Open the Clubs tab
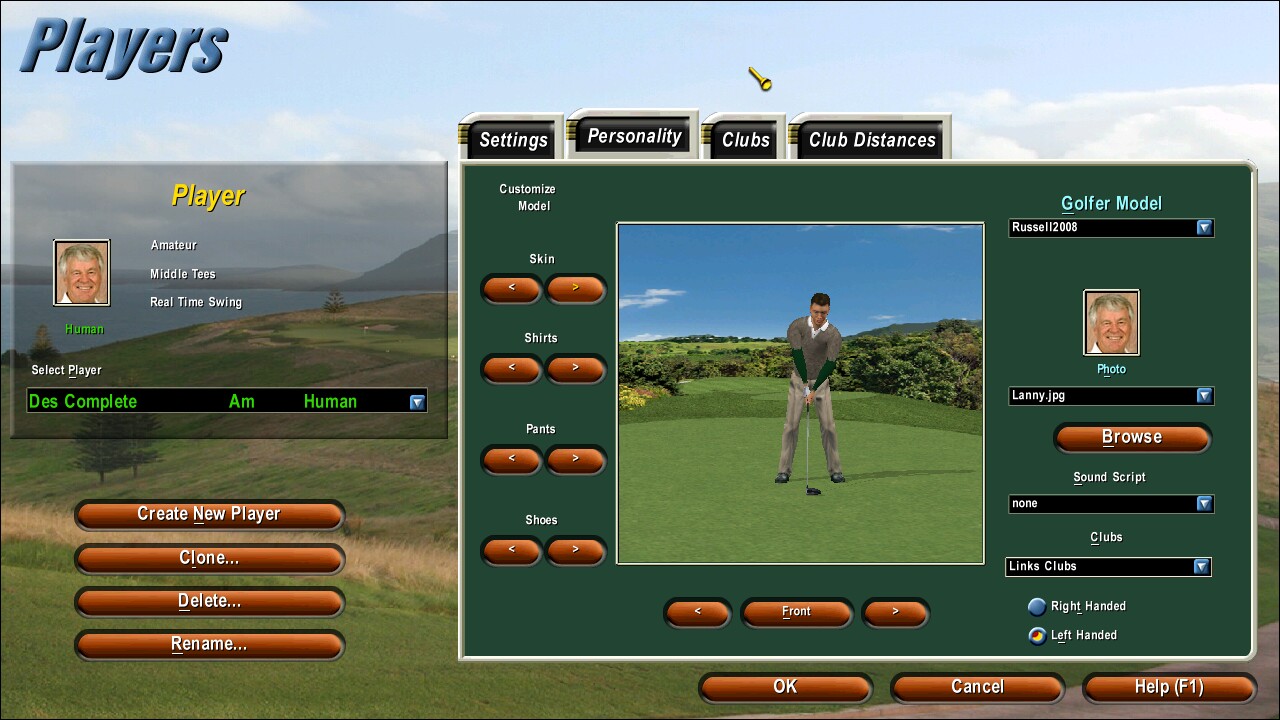The height and width of the screenshot is (720, 1280). click(745, 140)
